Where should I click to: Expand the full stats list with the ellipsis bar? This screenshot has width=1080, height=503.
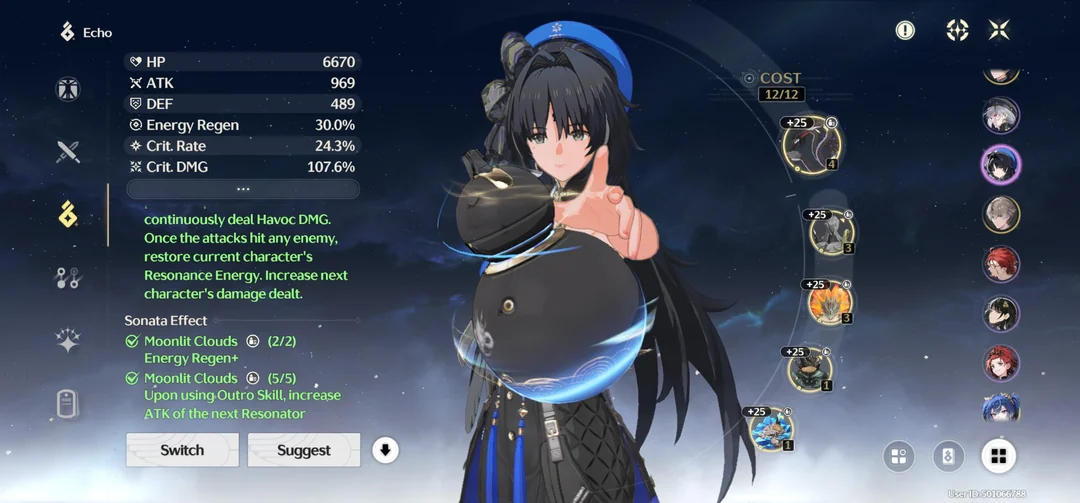(242, 189)
